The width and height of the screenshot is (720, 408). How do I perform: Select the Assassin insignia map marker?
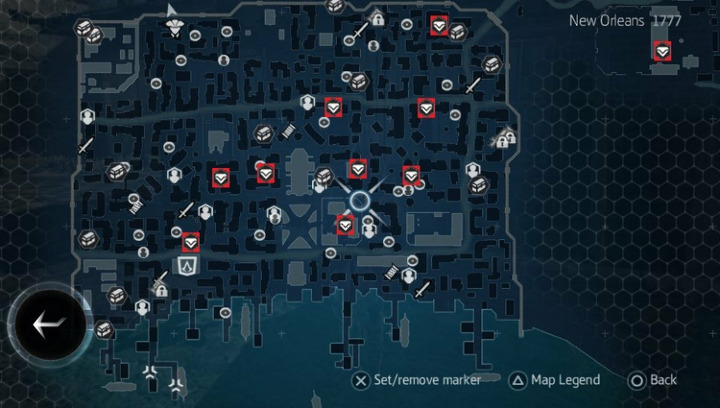(188, 265)
